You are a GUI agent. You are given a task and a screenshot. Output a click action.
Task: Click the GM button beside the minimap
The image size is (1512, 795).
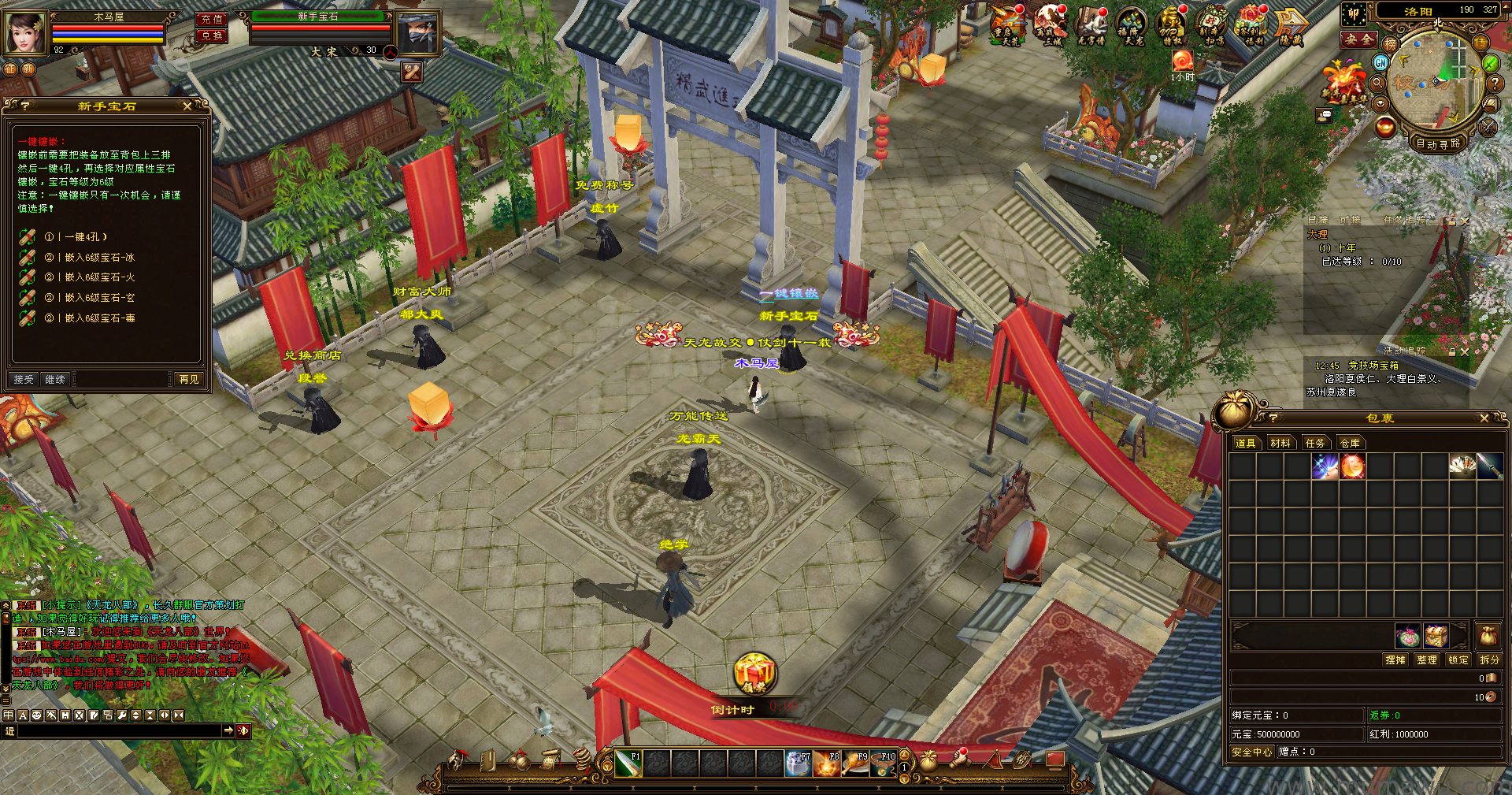pos(1380,62)
